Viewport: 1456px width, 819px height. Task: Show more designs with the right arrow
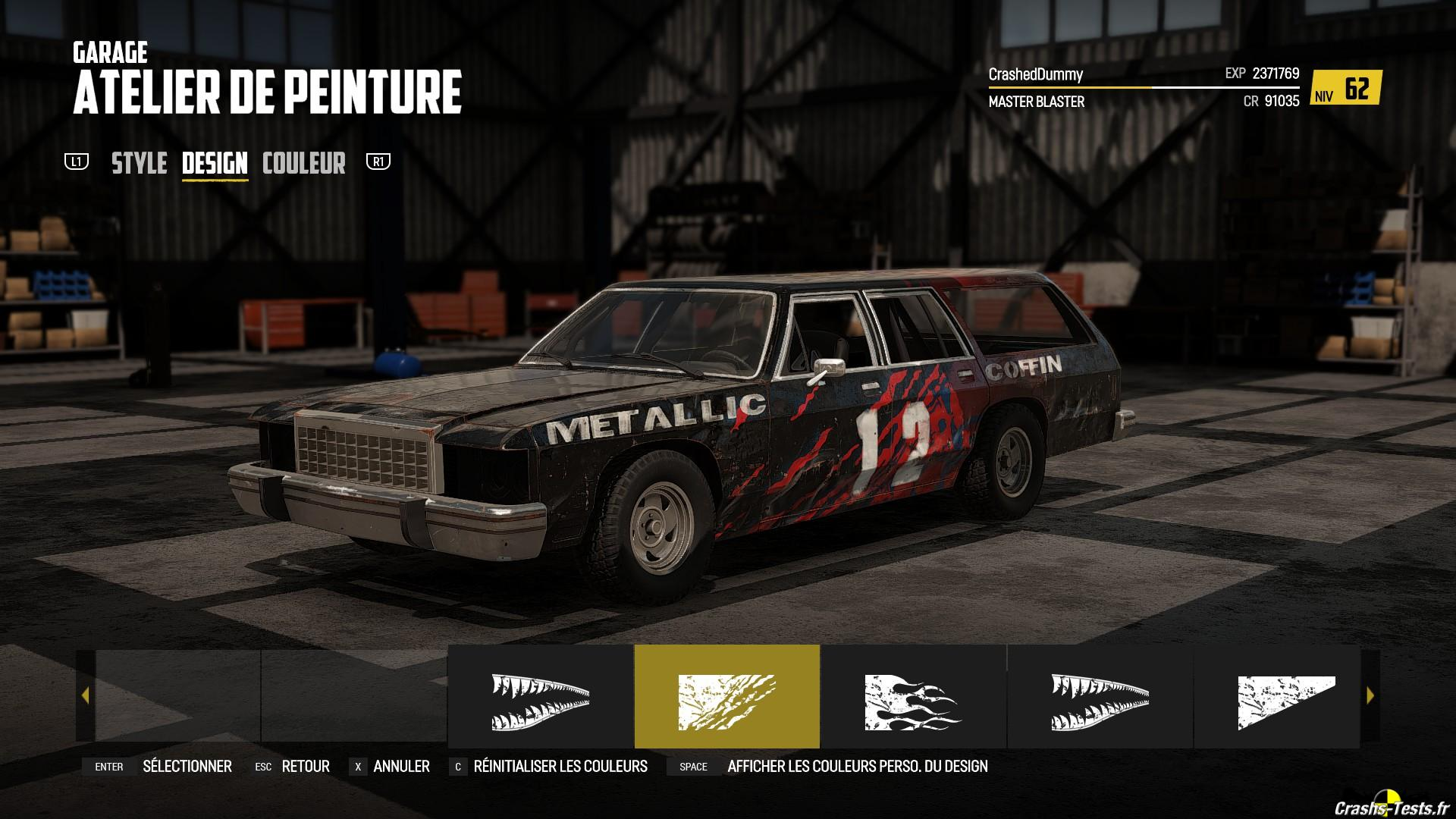(1370, 695)
